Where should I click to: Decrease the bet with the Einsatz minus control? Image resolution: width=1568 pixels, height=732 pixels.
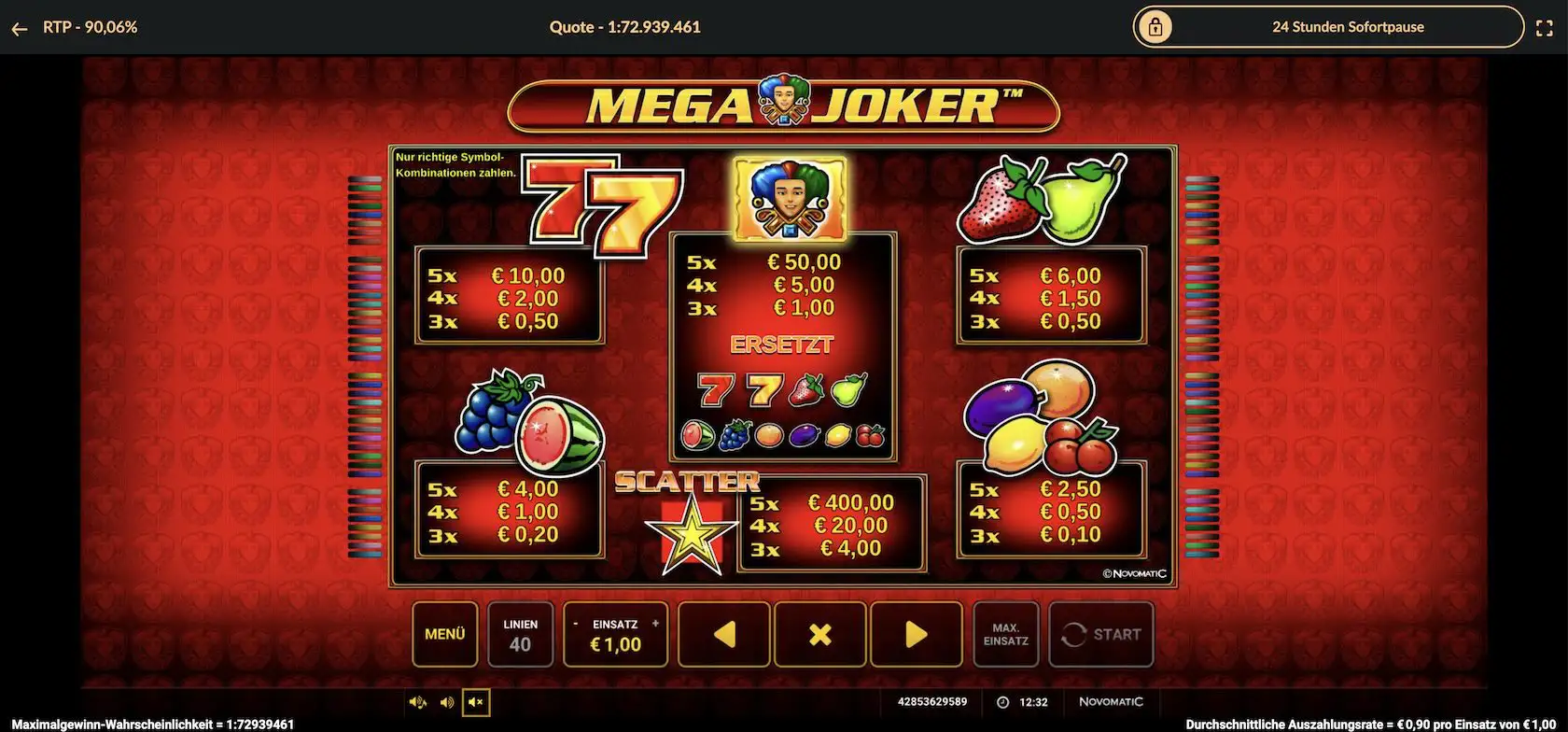point(577,624)
